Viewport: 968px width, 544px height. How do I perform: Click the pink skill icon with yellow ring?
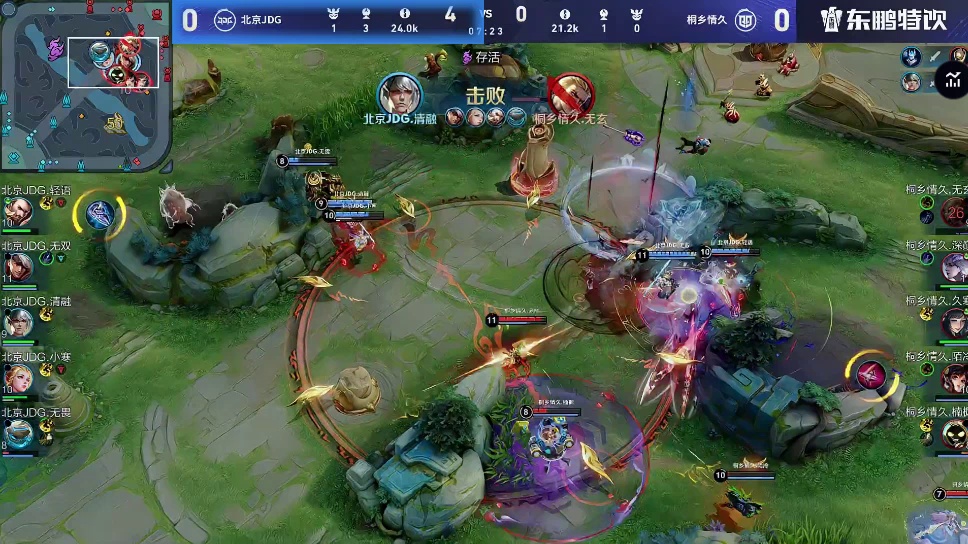point(869,375)
